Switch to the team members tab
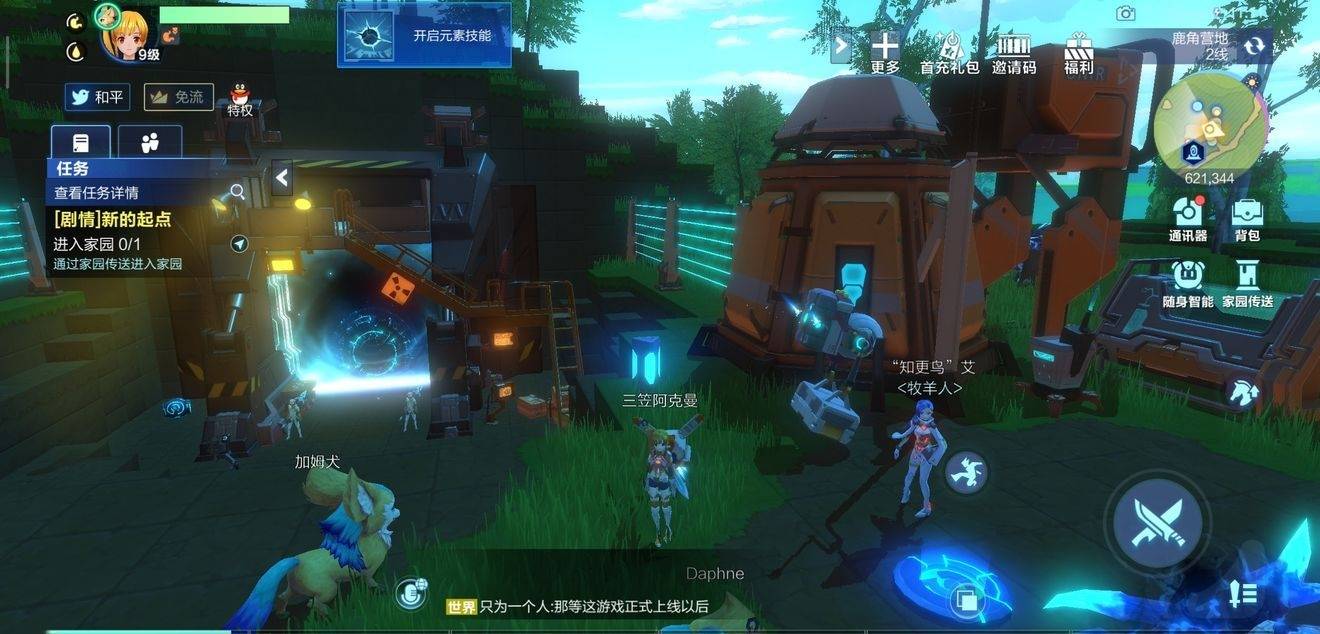The image size is (1320, 634). 150,142
